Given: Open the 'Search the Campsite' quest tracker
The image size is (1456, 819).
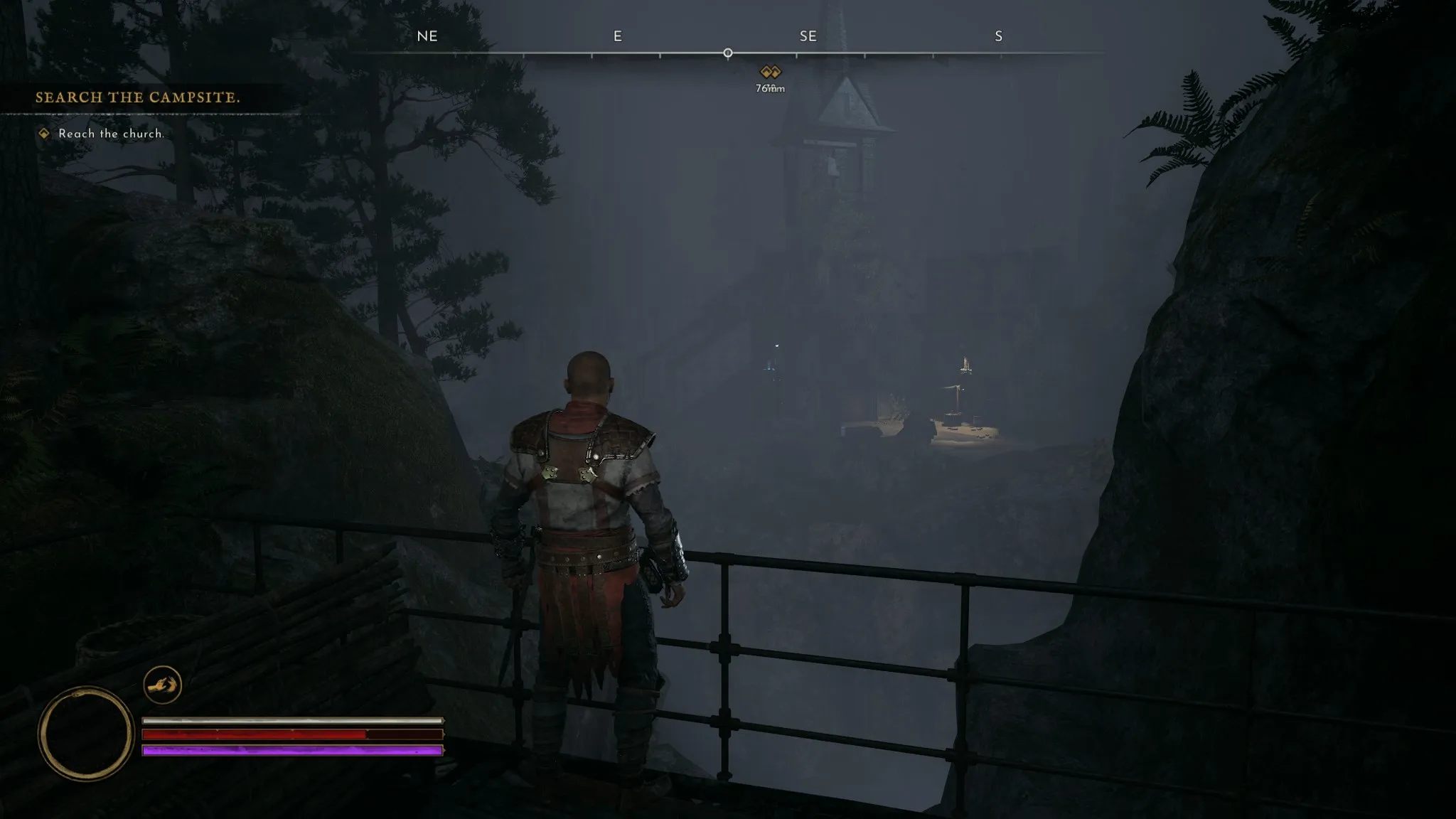Looking at the screenshot, I should (x=138, y=97).
